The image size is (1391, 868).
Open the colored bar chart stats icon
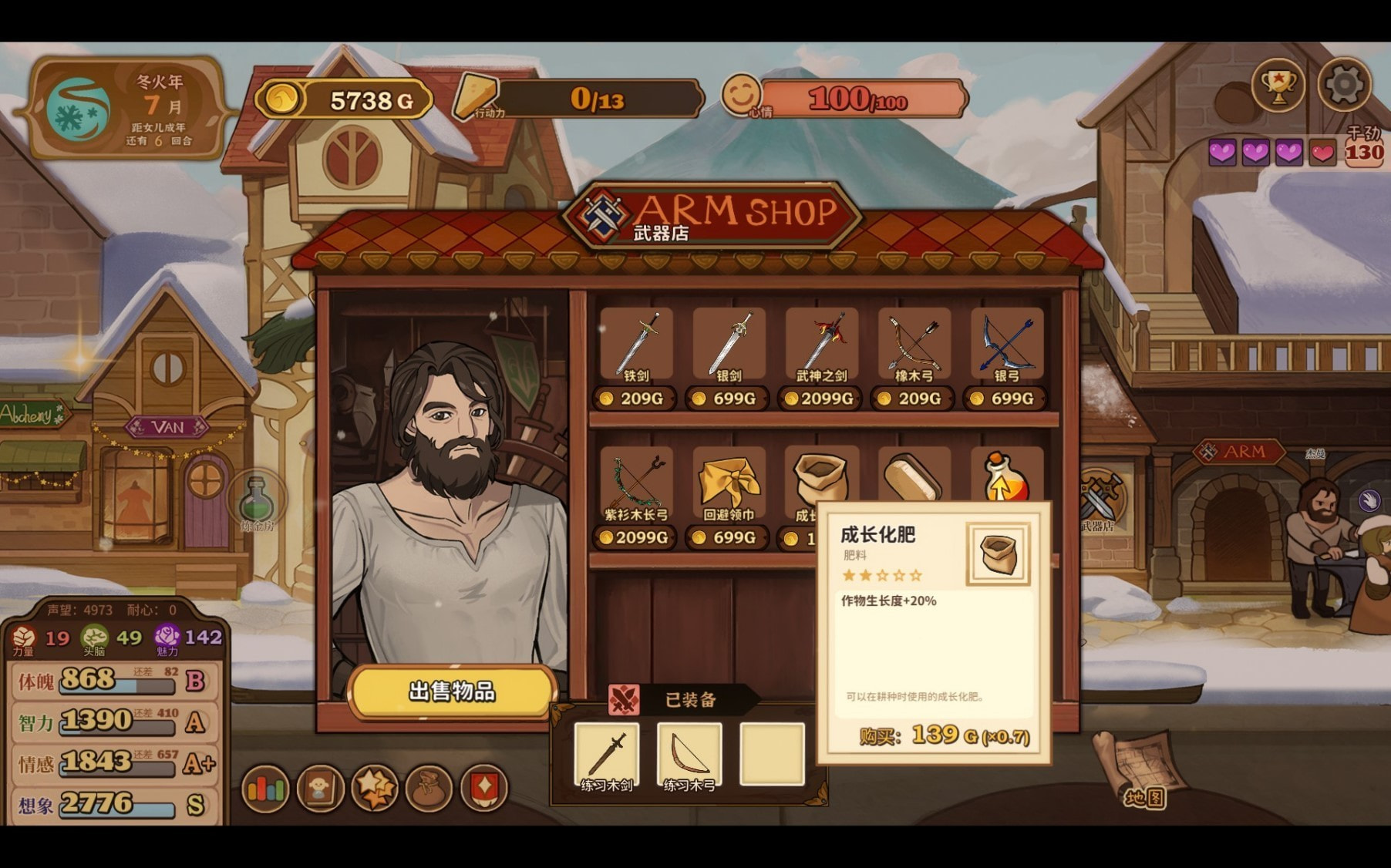click(x=265, y=789)
